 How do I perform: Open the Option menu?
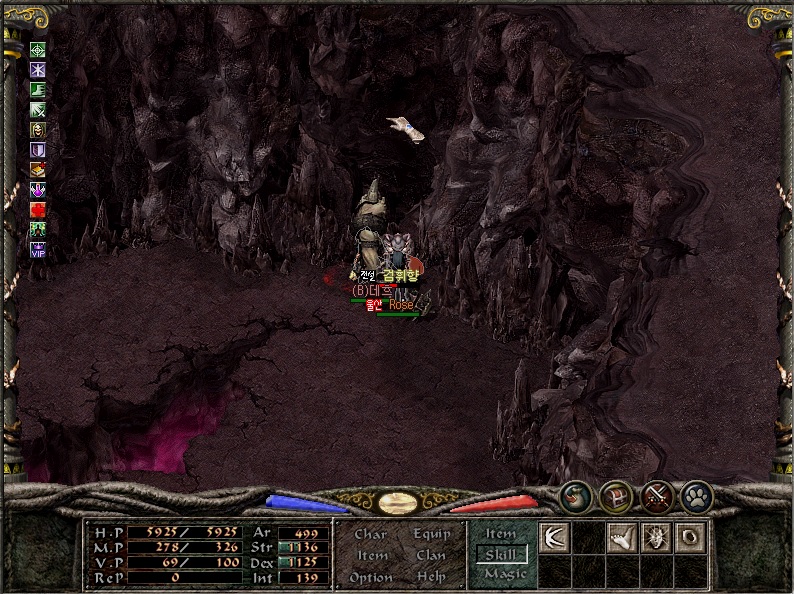[x=370, y=577]
